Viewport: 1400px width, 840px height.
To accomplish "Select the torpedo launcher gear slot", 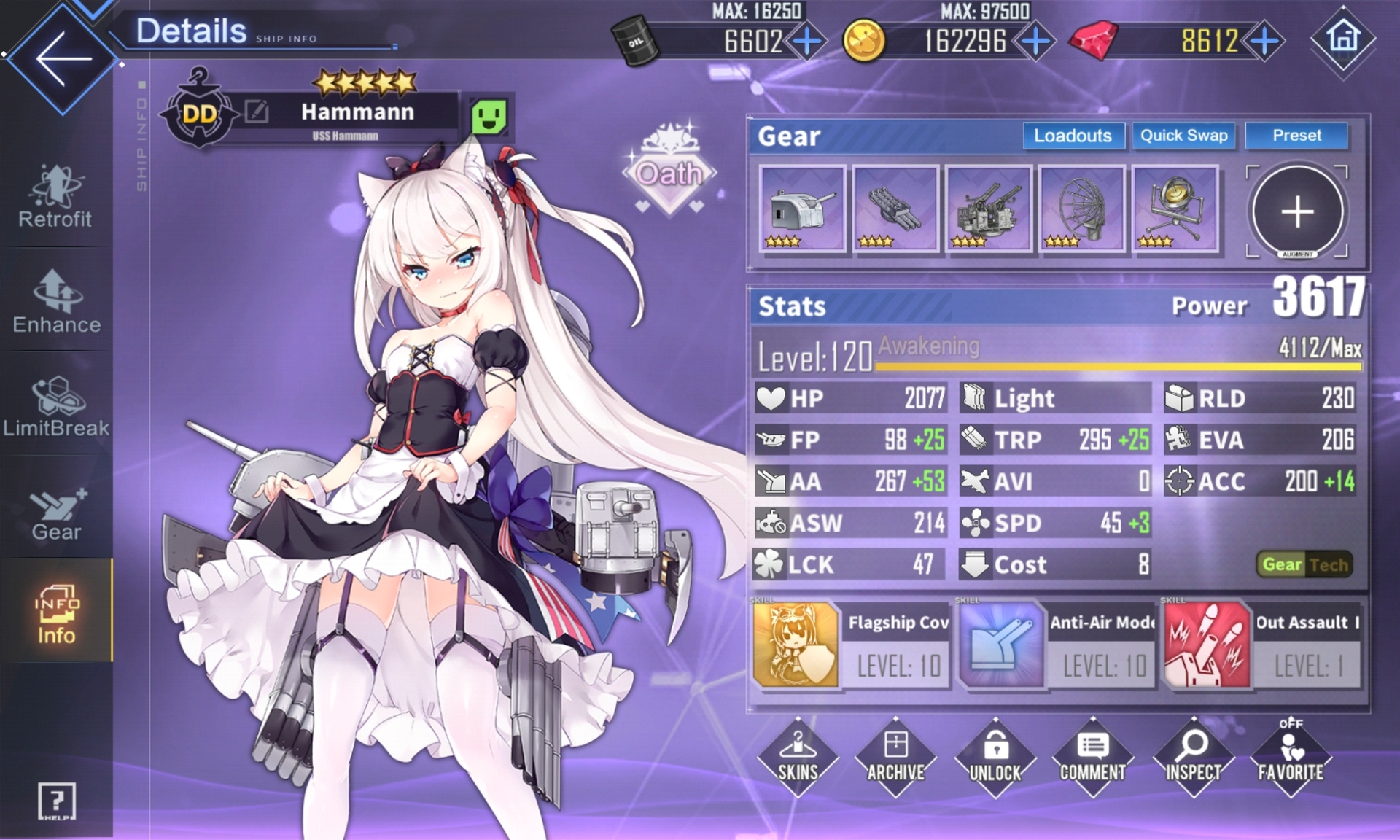I will click(x=895, y=209).
